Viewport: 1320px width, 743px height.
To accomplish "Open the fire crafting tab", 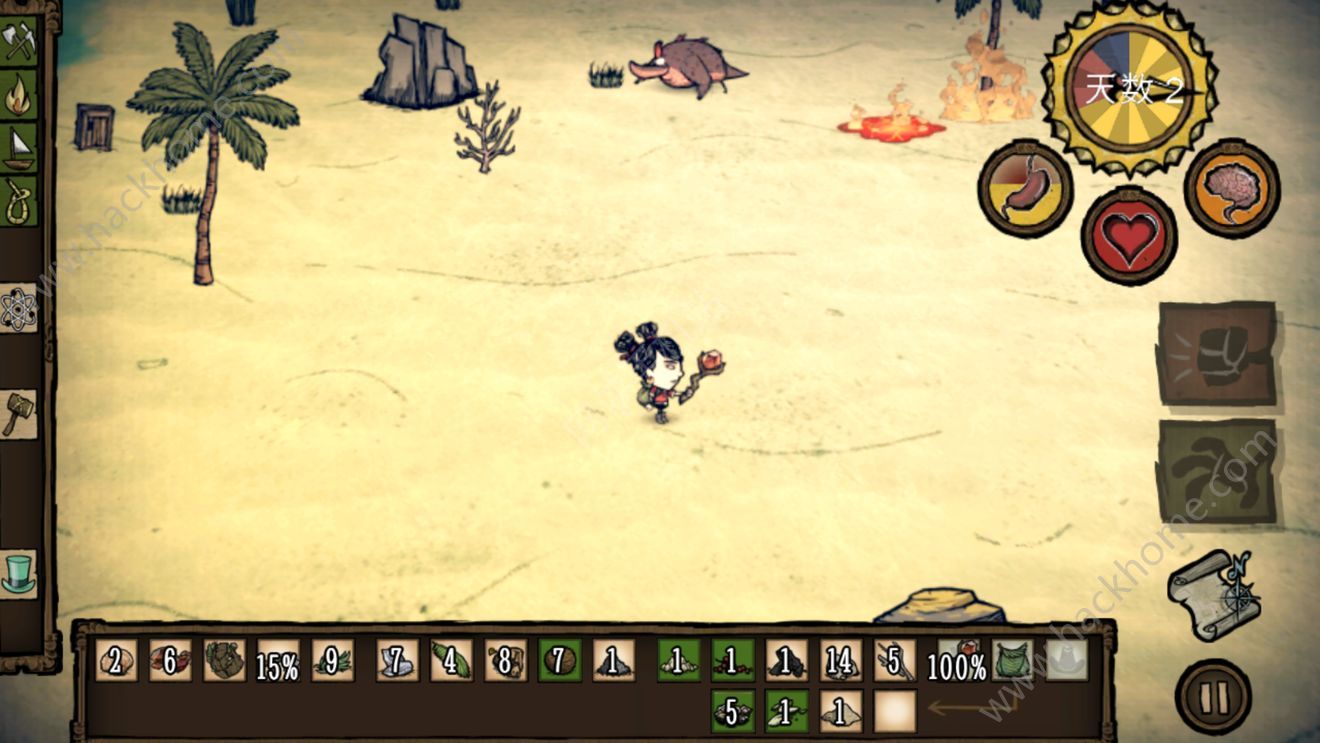I will click(x=19, y=96).
